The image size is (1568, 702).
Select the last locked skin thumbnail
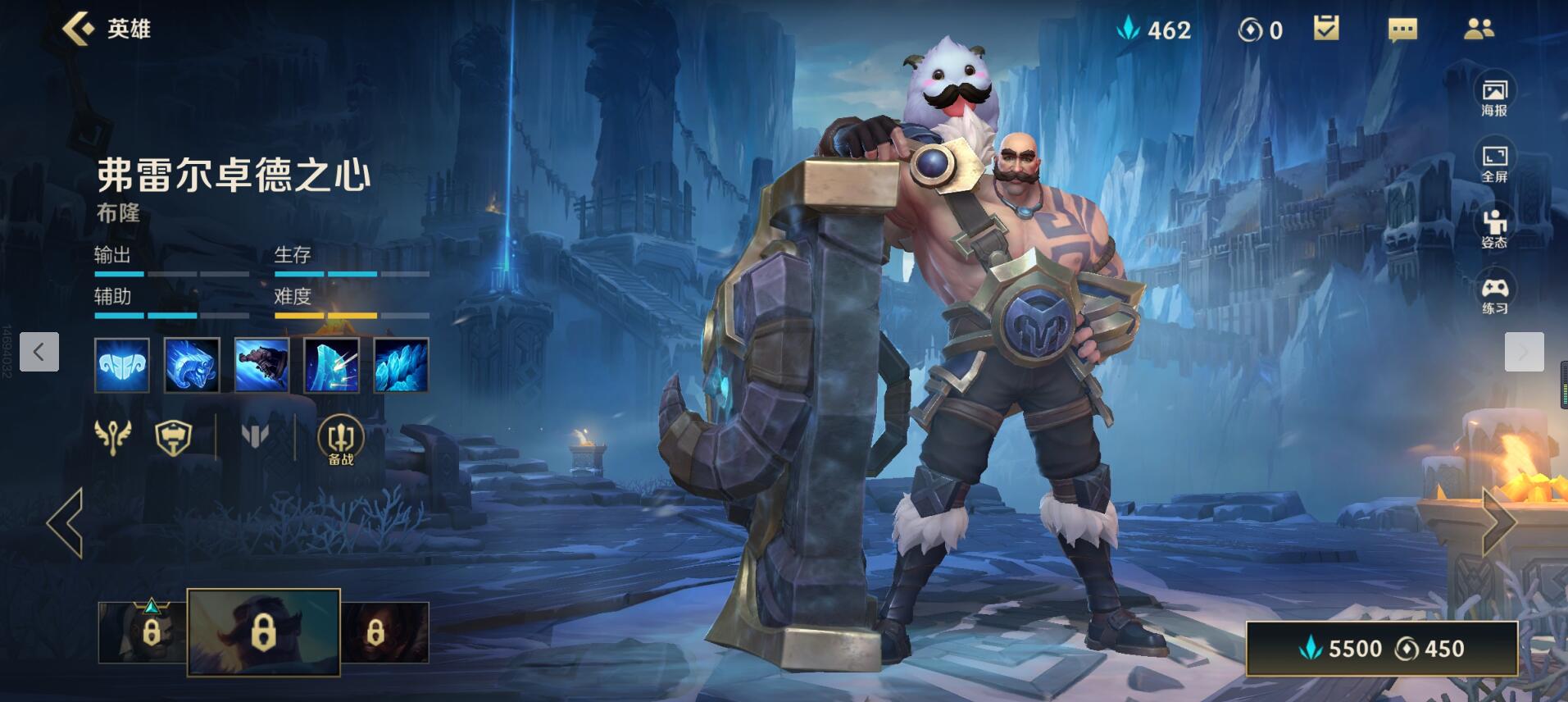click(384, 632)
